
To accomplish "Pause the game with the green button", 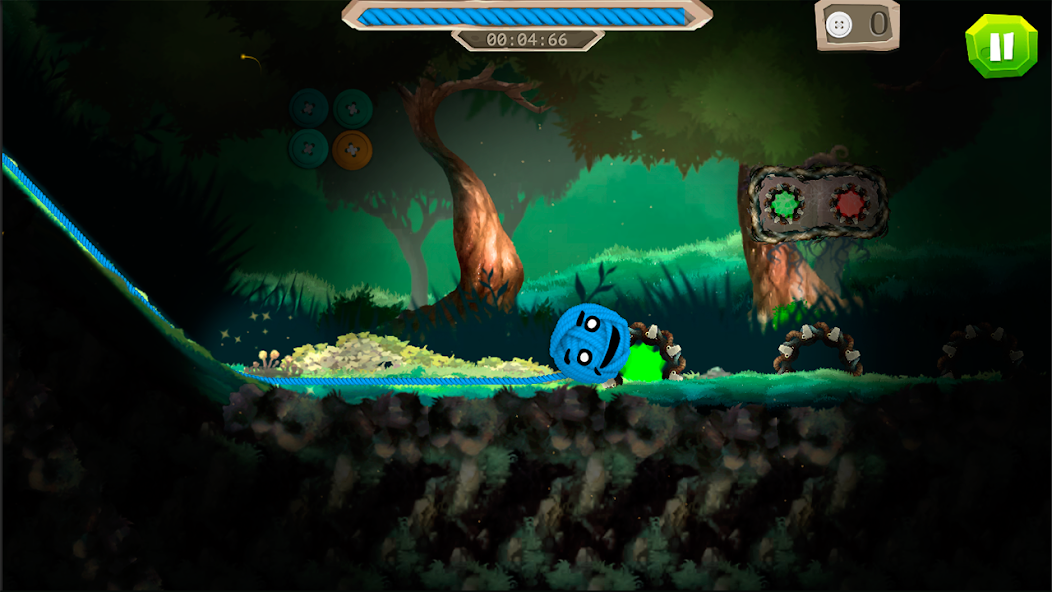I will (x=1001, y=46).
